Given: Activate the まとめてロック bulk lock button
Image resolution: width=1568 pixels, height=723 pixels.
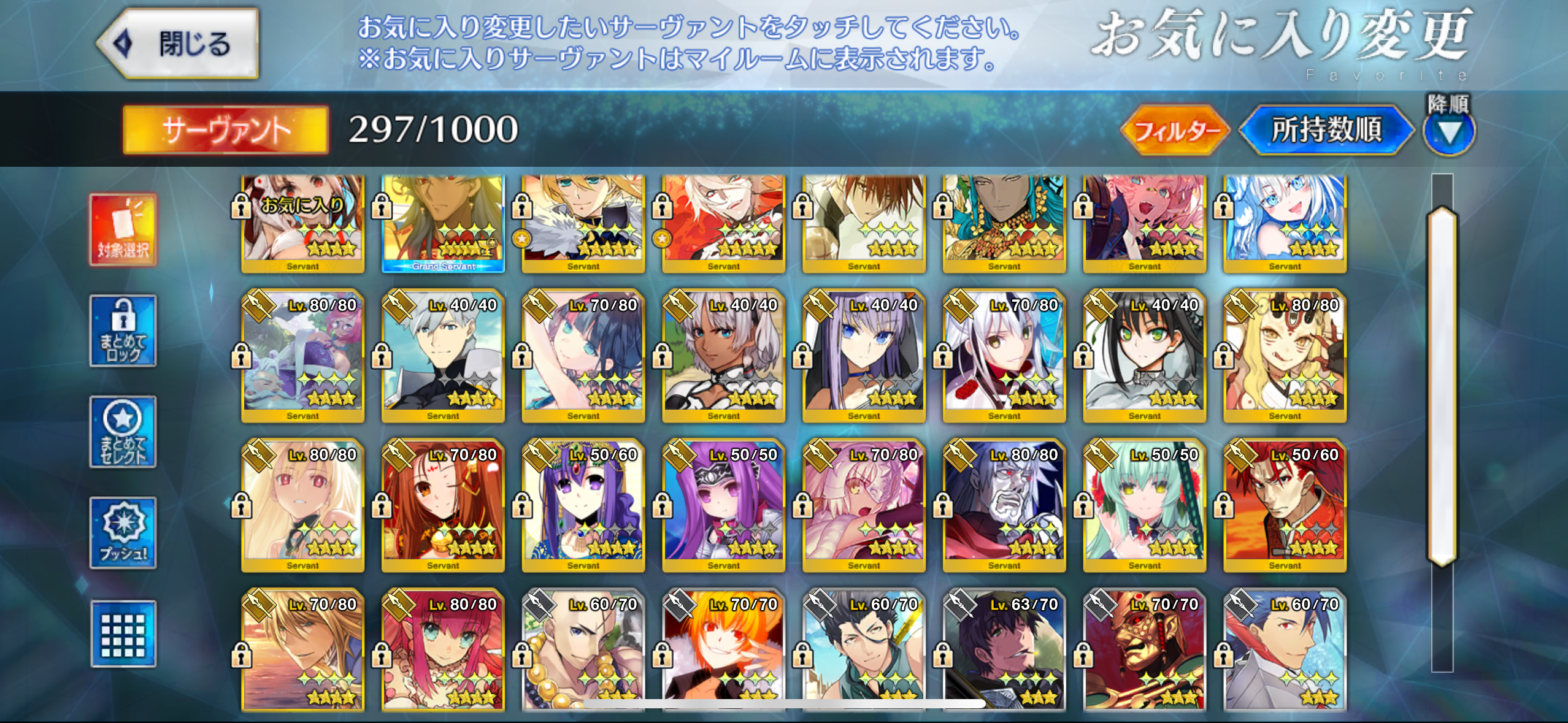Looking at the screenshot, I should [123, 331].
